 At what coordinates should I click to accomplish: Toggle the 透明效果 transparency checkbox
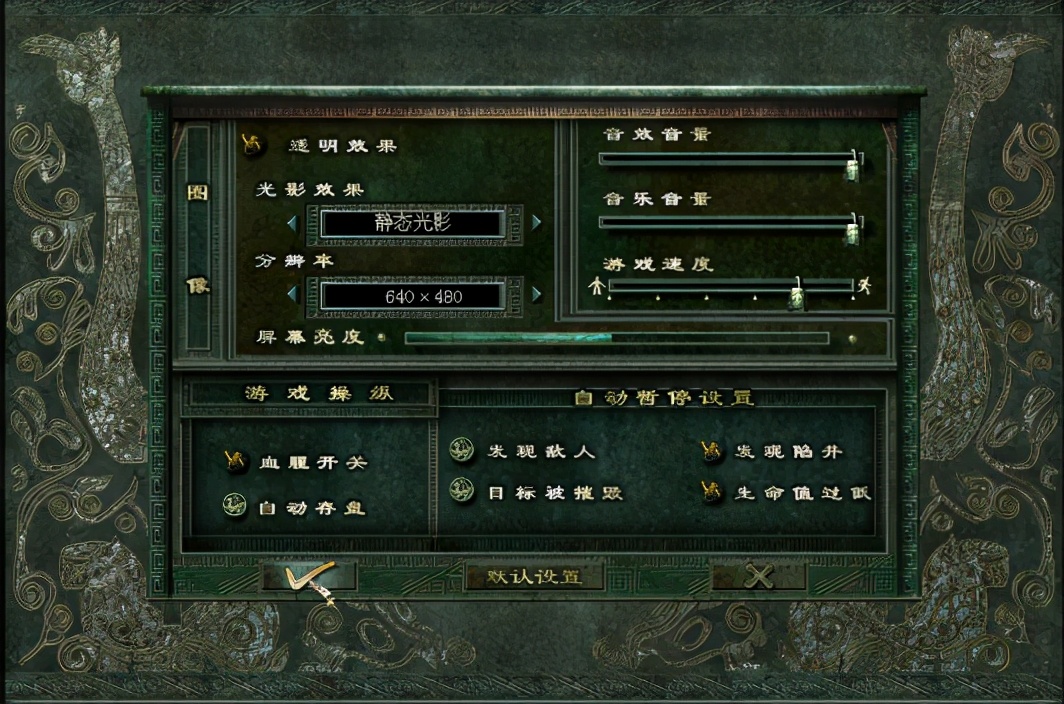click(253, 144)
